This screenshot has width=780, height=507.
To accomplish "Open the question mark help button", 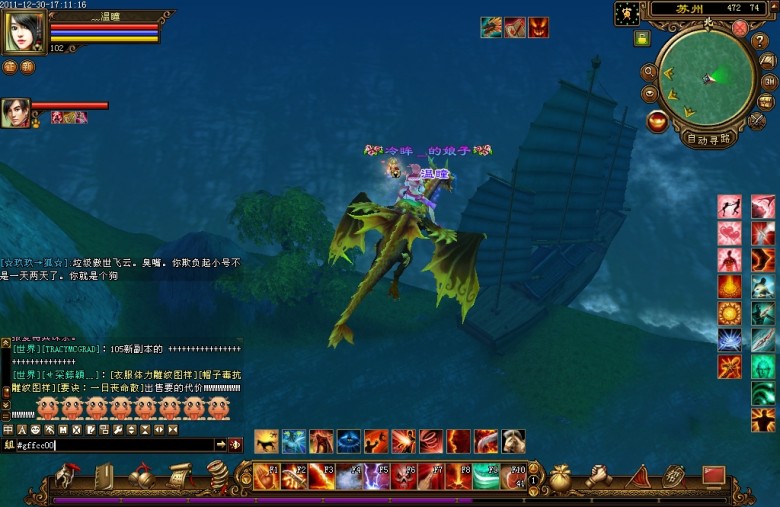I will click(759, 40).
